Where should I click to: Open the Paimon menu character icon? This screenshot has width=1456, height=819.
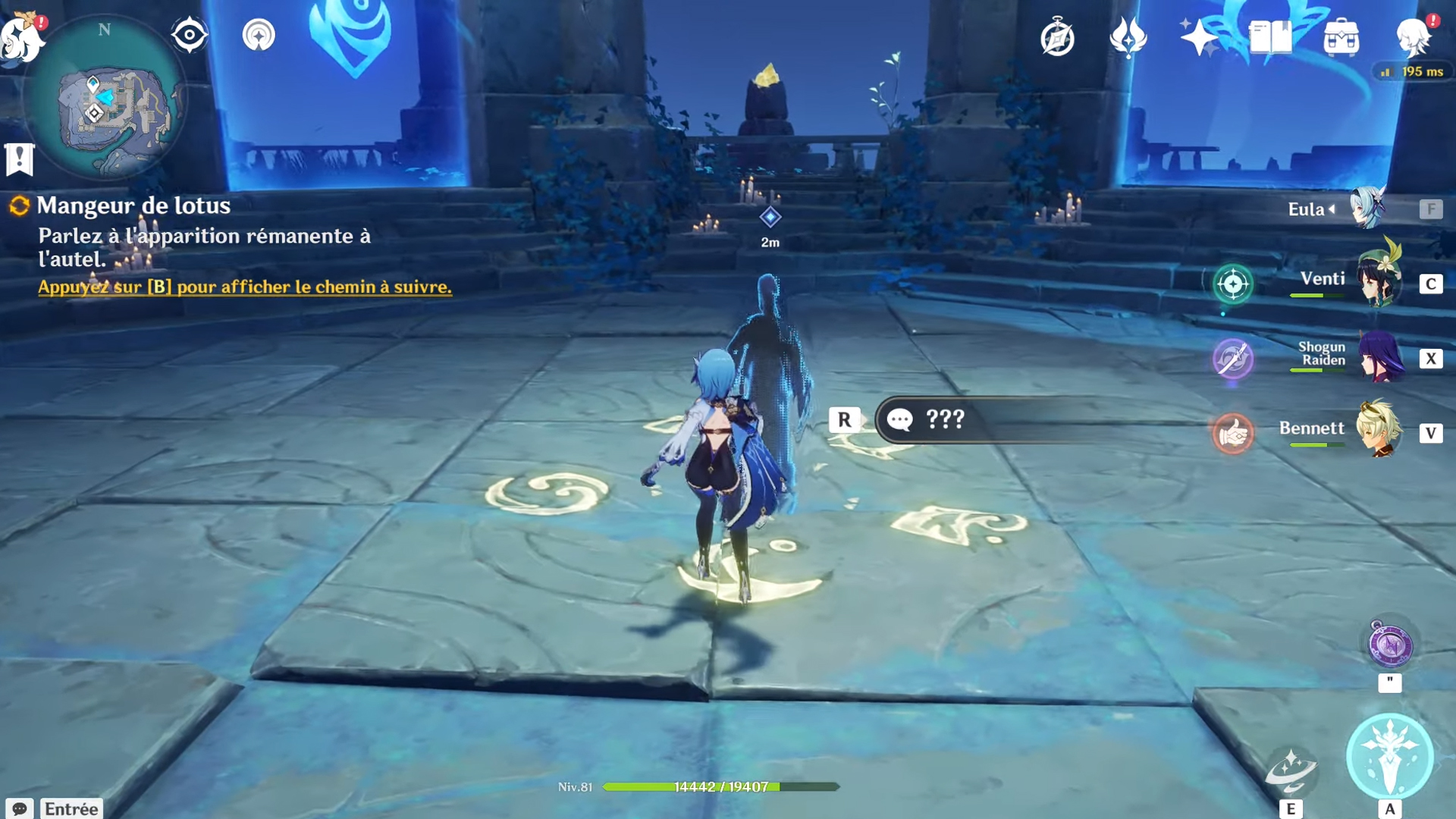pos(1412,36)
